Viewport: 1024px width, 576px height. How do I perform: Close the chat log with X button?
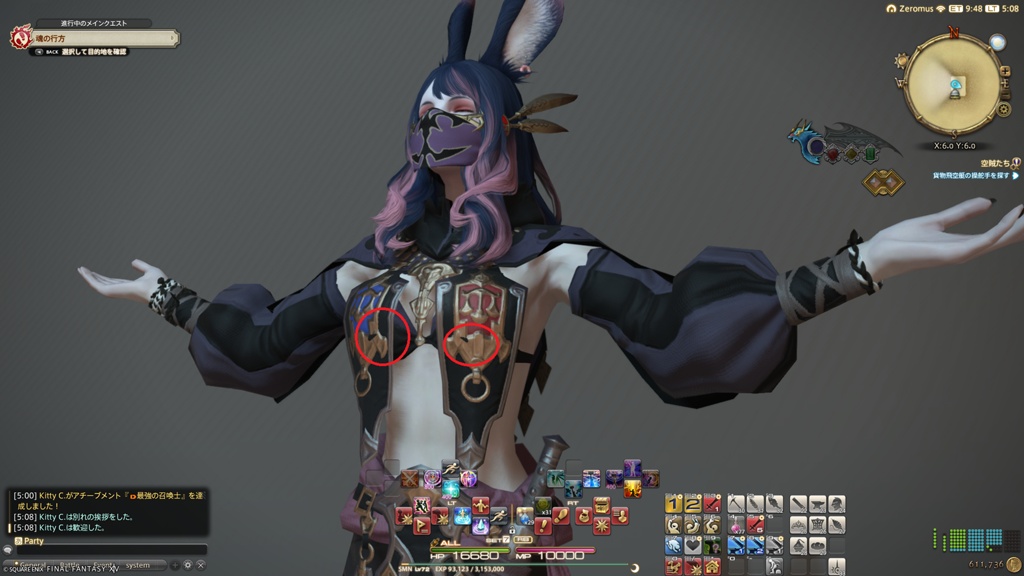[x=200, y=565]
